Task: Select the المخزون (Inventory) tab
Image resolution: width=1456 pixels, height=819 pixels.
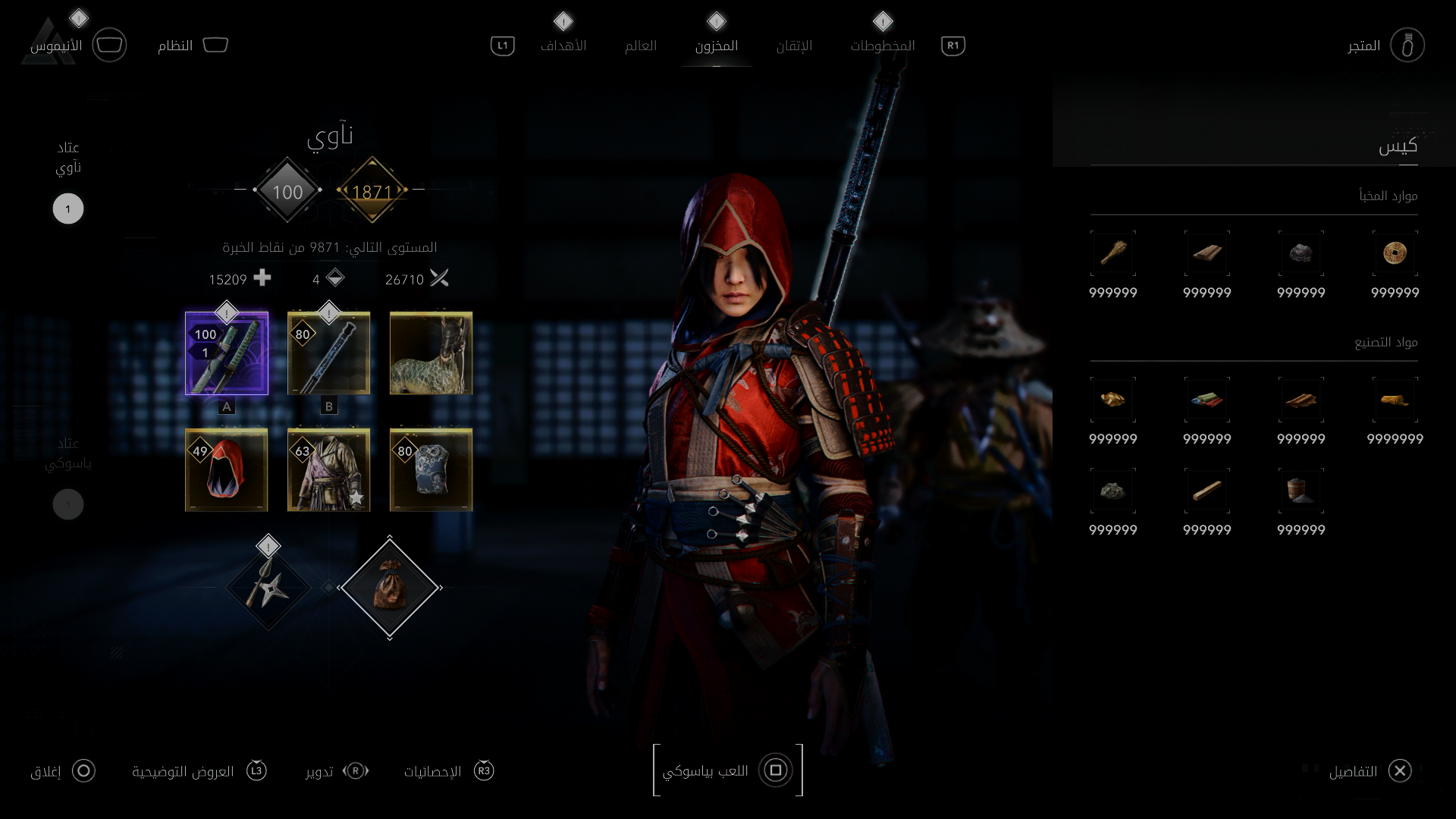Action: 716,45
